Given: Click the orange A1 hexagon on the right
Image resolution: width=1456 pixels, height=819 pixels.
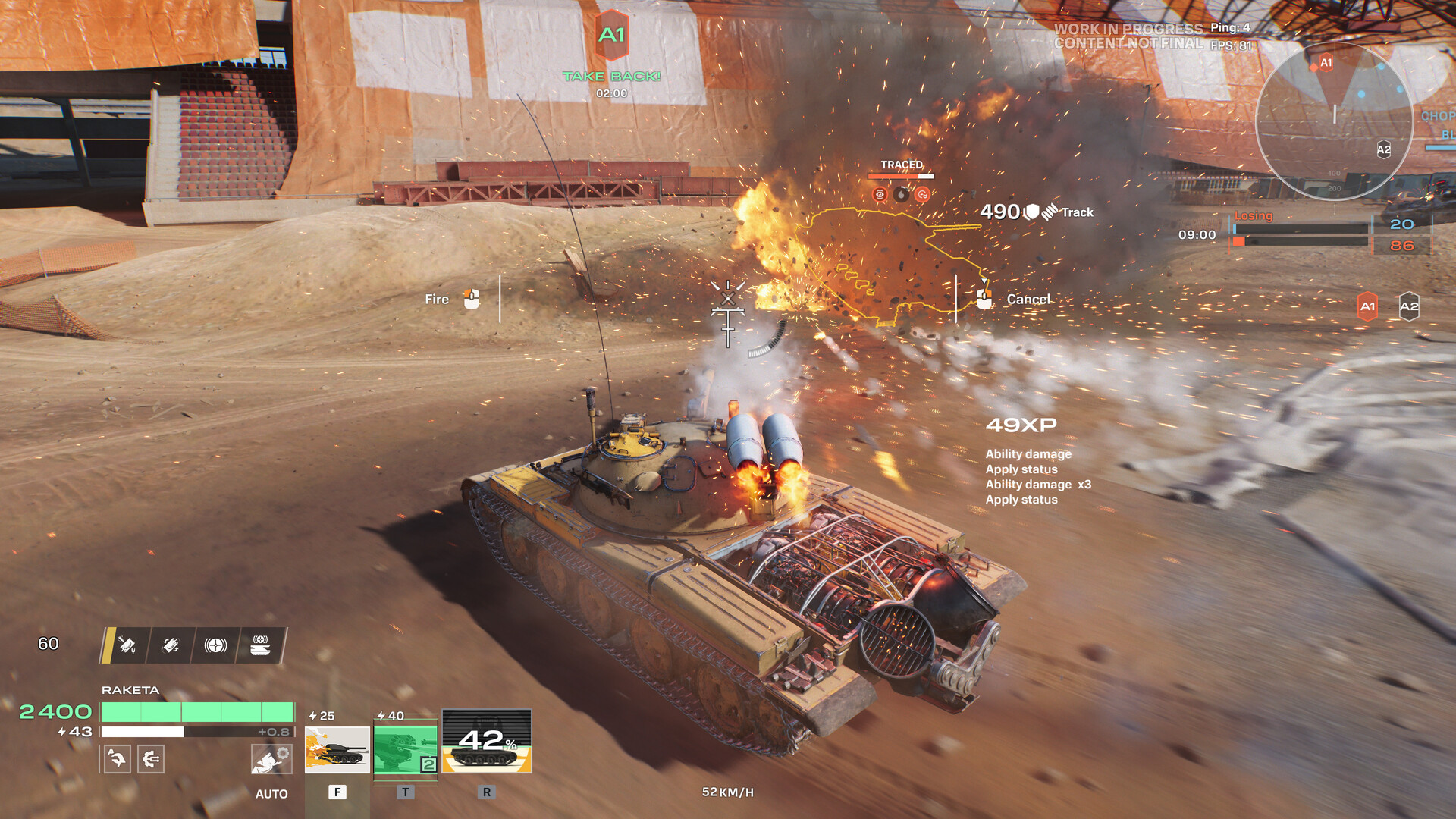Looking at the screenshot, I should tap(1367, 306).
